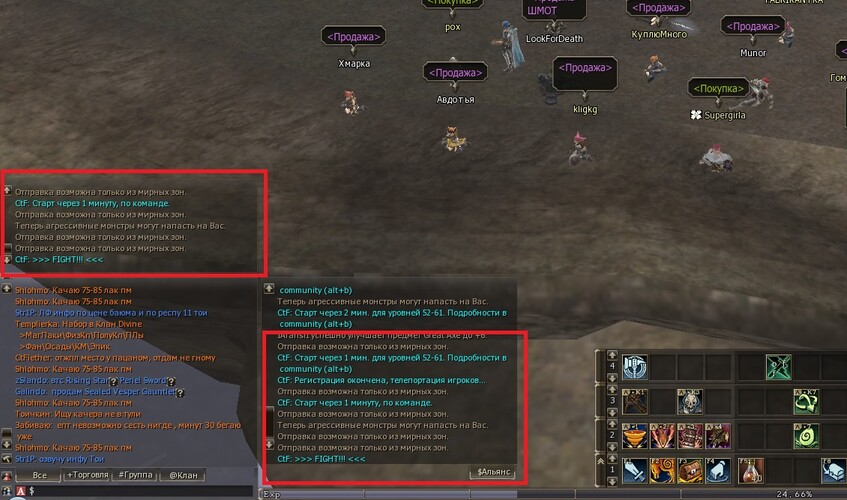Image resolution: width=847 pixels, height=500 pixels.
Task: Use the green crossed-swords skill on bar 4
Action: click(779, 367)
